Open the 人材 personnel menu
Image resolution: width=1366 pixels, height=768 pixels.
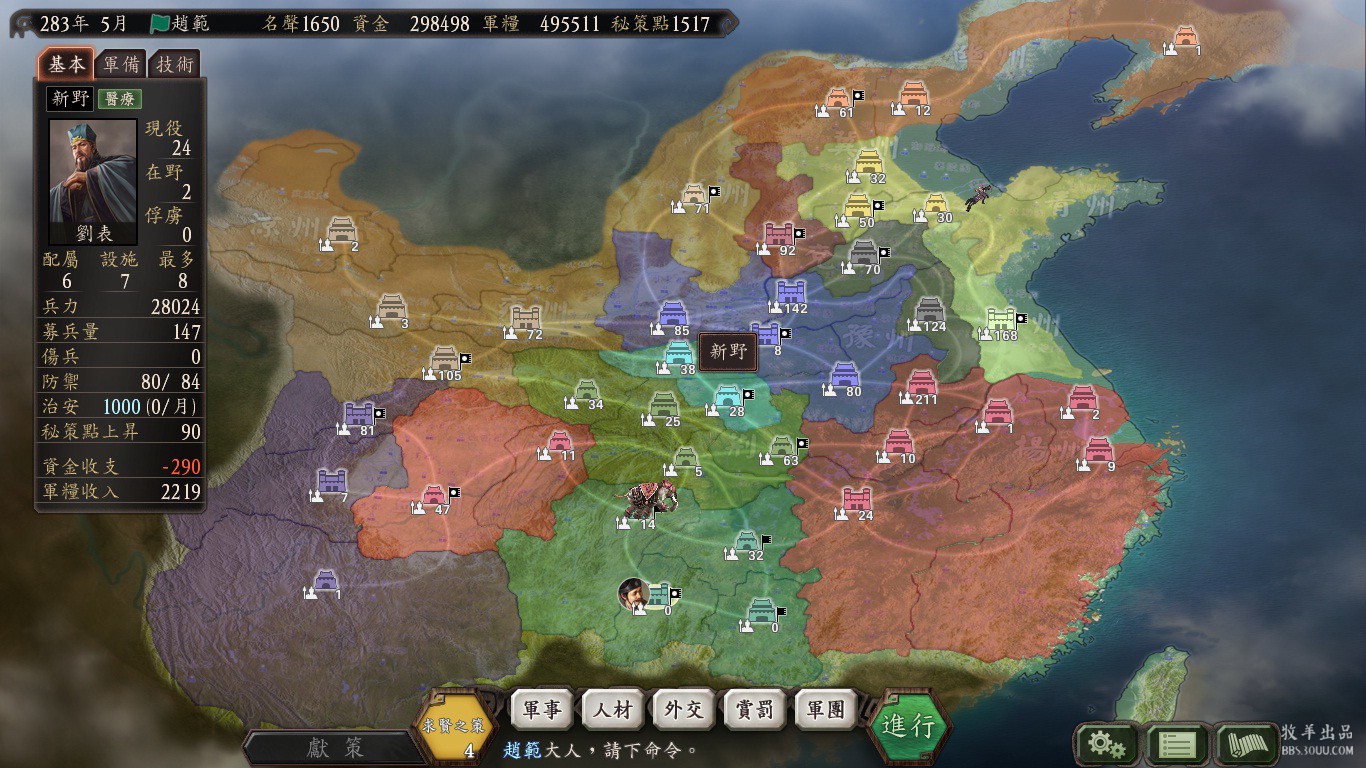click(x=612, y=710)
